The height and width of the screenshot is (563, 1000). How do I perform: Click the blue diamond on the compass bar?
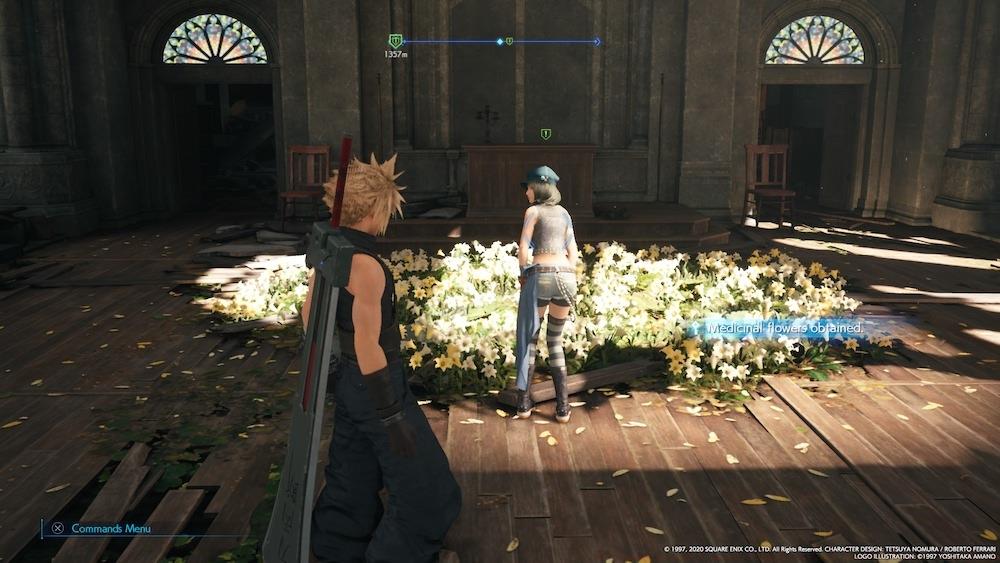[x=500, y=42]
